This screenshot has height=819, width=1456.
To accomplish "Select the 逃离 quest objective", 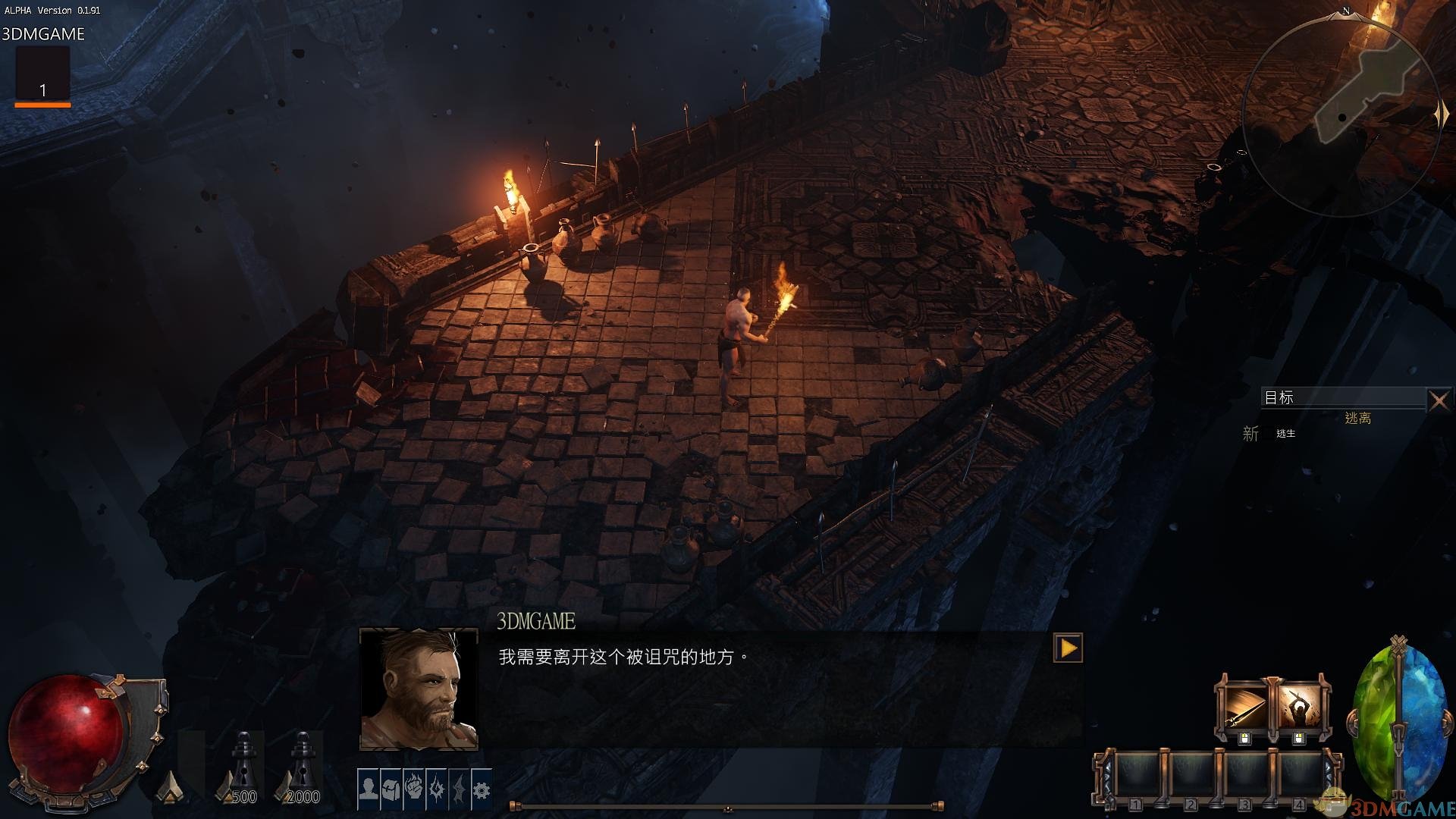I will tap(1357, 418).
